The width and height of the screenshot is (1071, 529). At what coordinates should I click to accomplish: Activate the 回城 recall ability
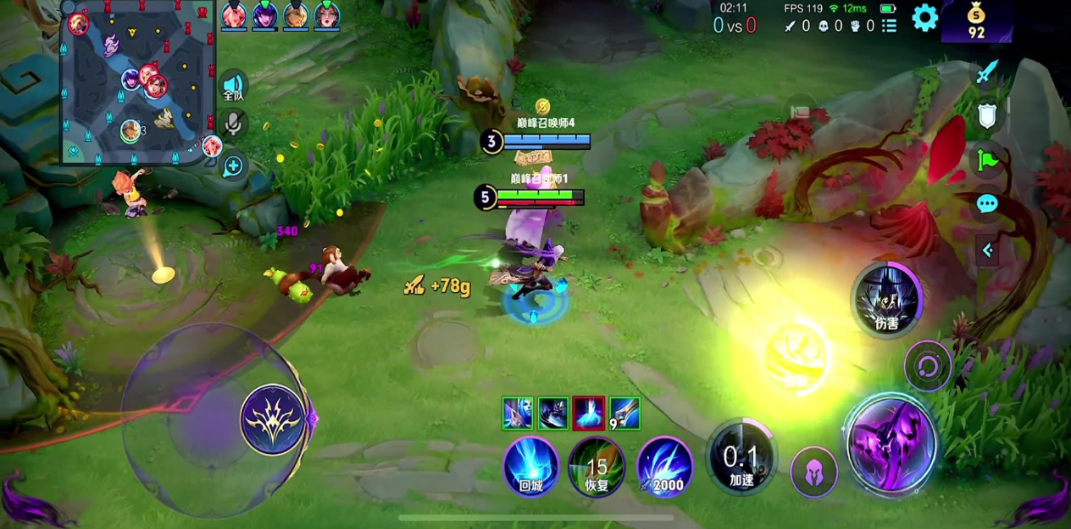(531, 465)
